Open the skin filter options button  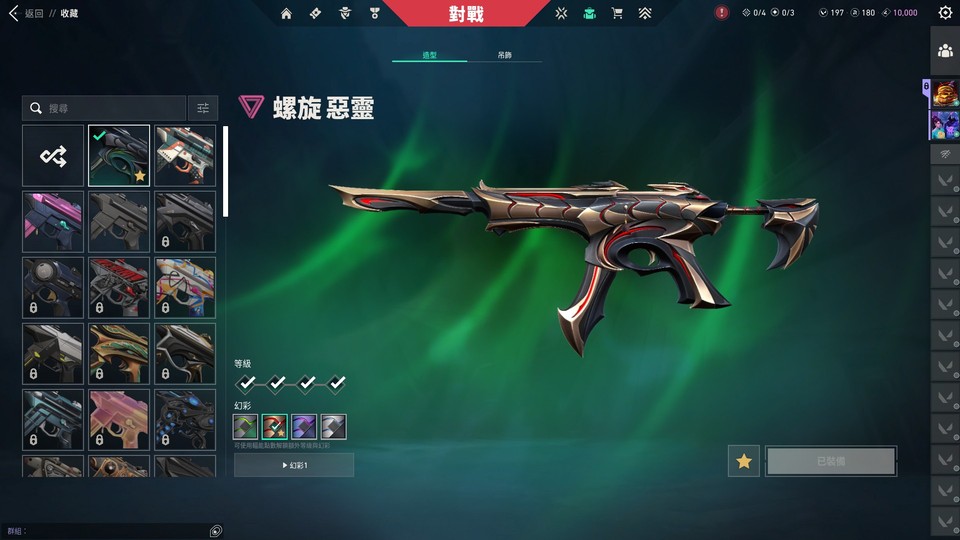(203, 108)
